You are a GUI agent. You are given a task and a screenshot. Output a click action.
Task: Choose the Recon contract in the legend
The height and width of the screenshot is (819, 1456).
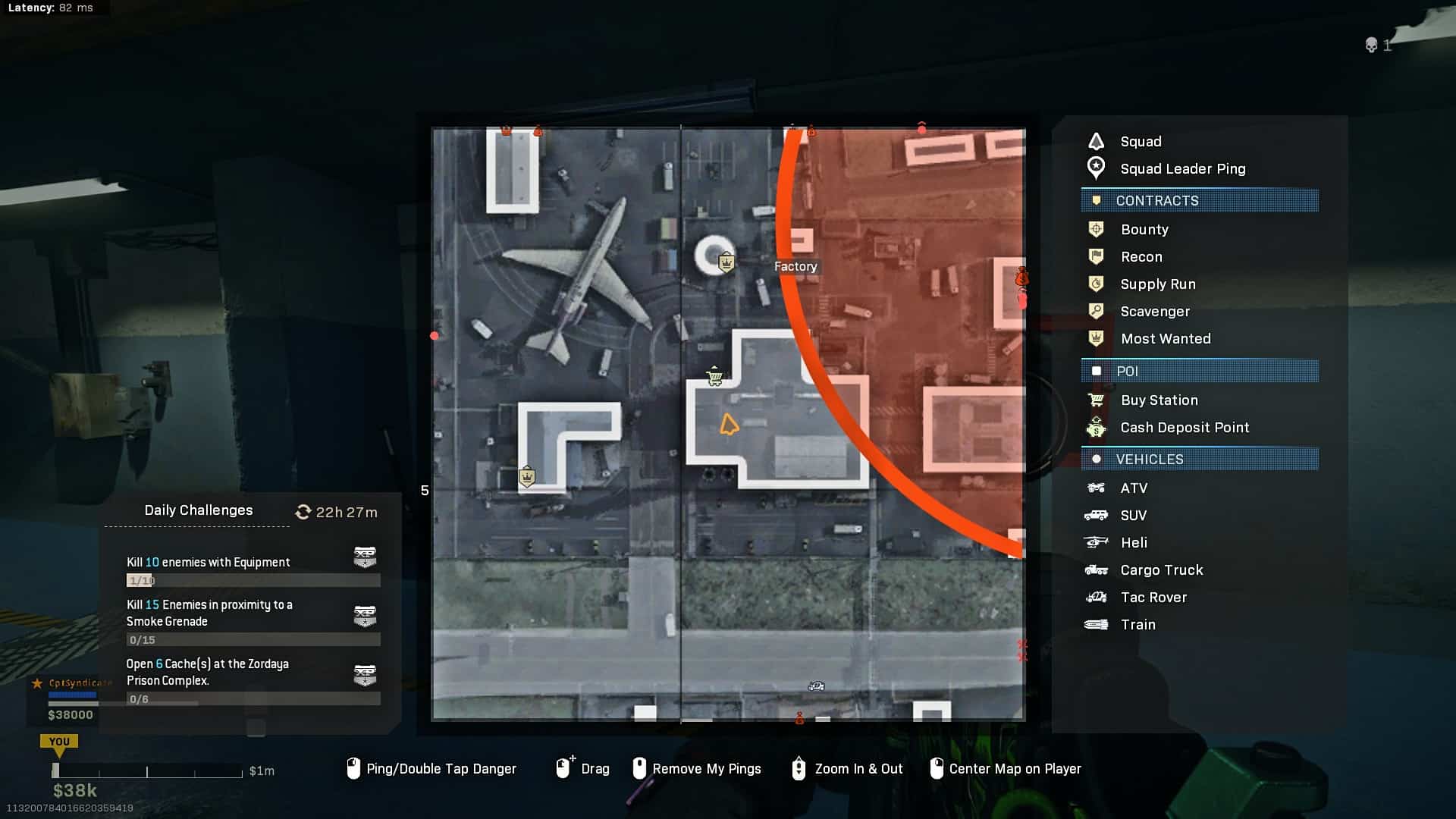click(x=1141, y=257)
